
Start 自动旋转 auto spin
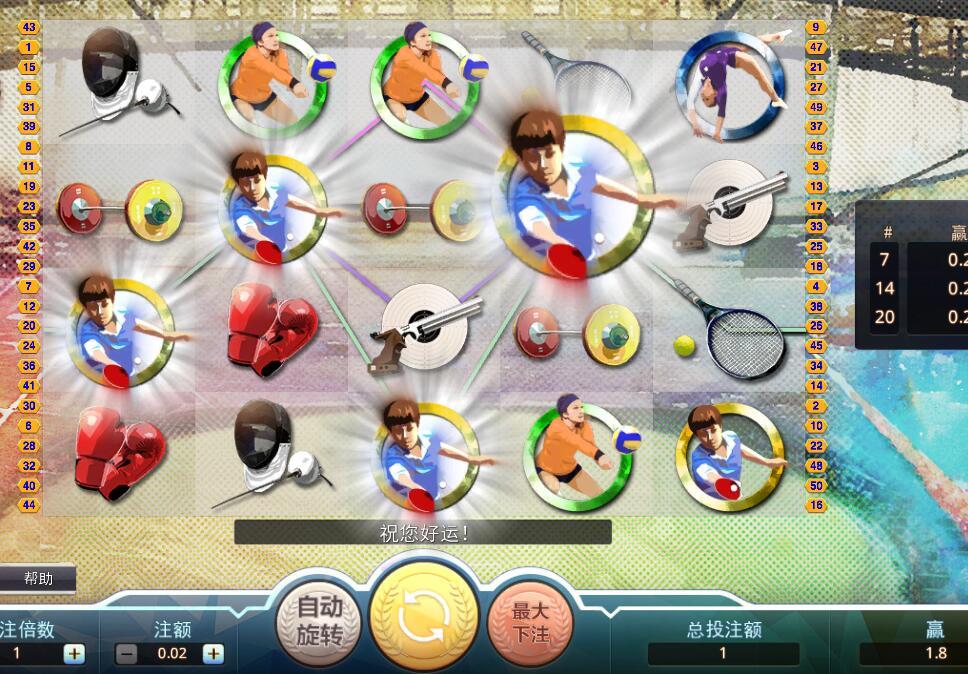pyautogui.click(x=319, y=620)
